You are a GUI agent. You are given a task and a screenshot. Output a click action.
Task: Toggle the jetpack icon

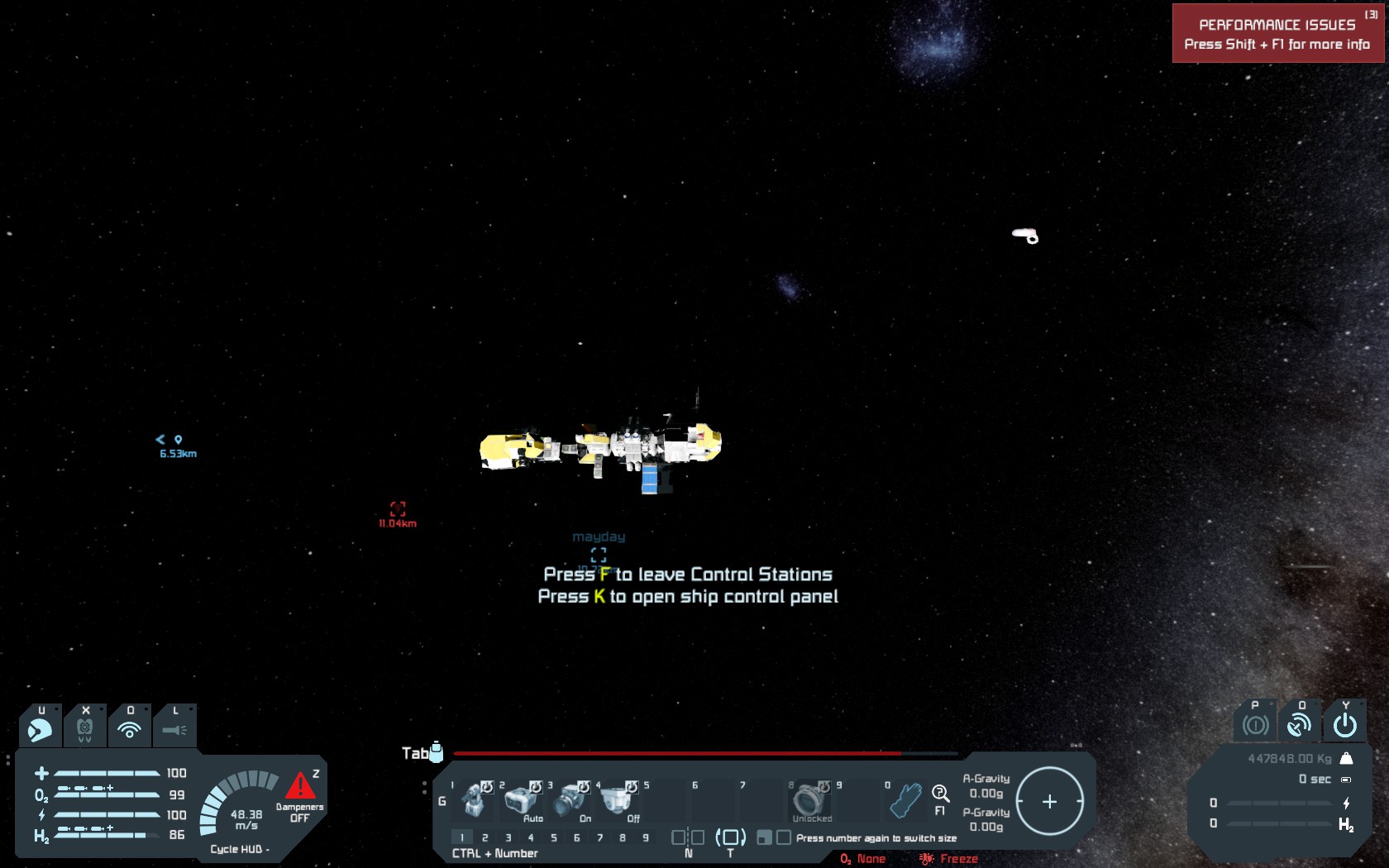pos(84,729)
